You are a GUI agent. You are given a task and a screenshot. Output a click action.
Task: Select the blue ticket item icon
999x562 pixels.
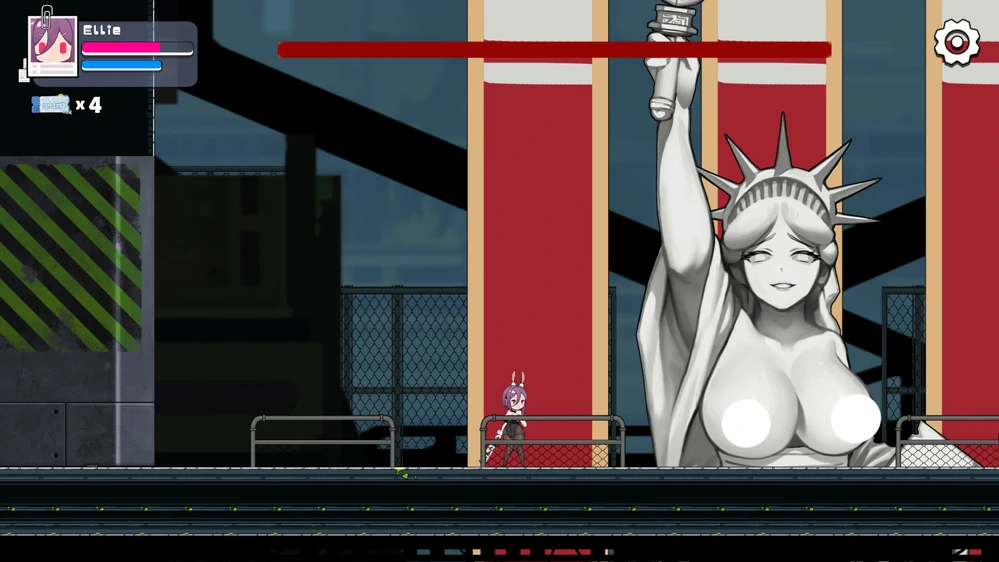[x=51, y=104]
